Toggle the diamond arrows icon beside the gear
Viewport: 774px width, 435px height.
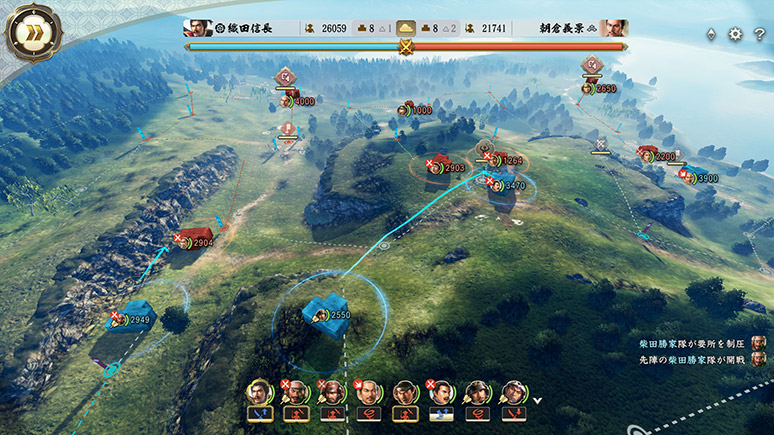tap(711, 34)
